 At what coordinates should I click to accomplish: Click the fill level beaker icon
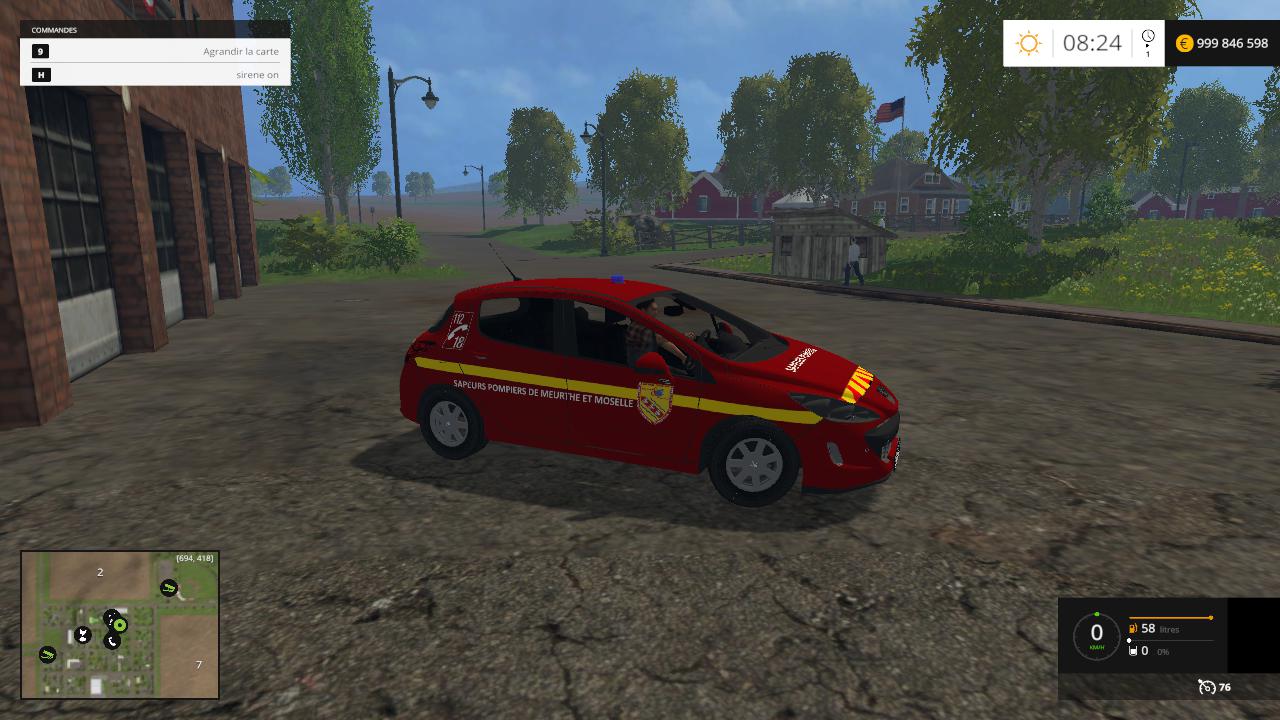click(1133, 651)
